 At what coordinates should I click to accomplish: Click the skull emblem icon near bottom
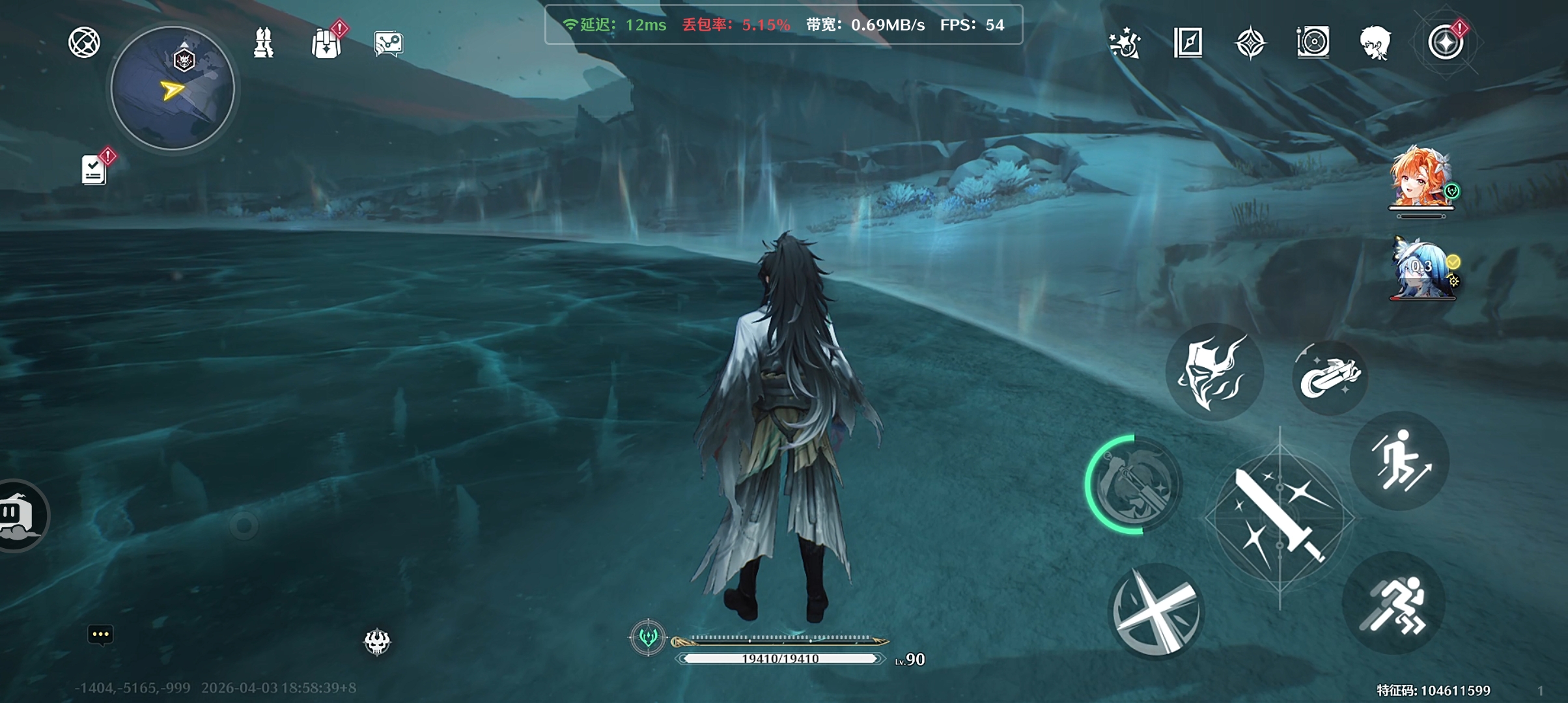(x=377, y=642)
